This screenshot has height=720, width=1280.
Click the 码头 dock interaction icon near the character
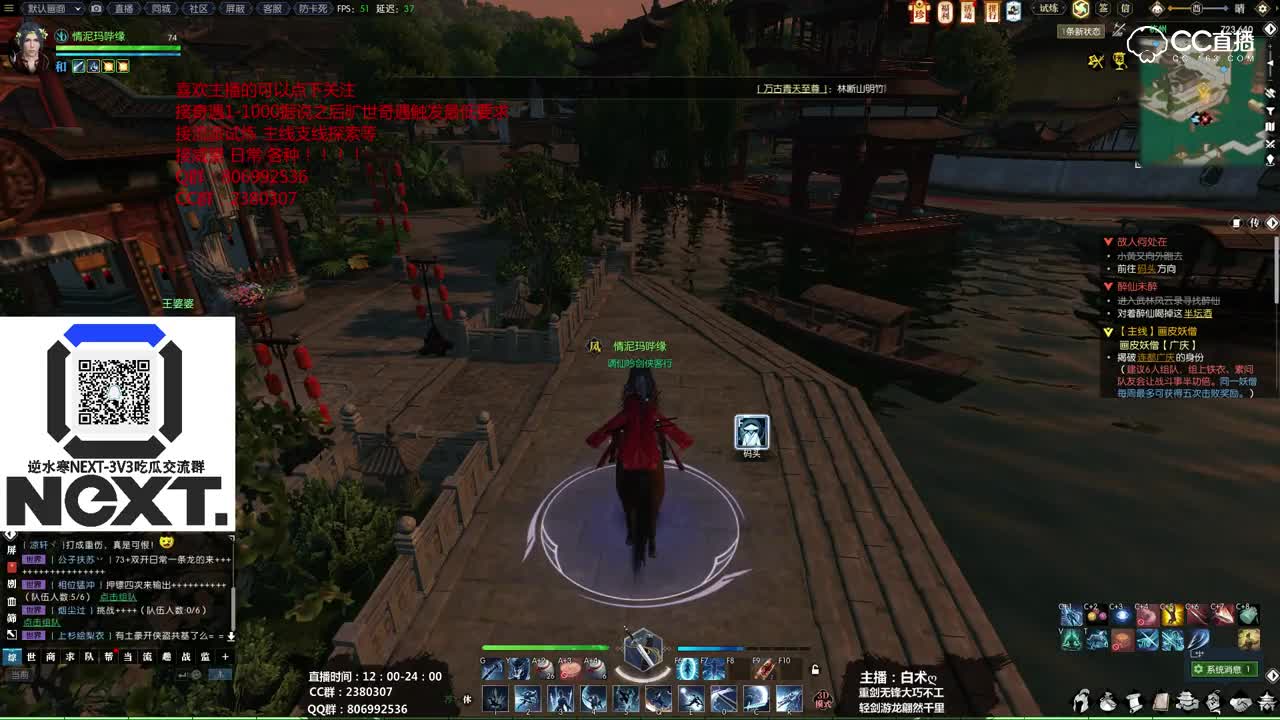coord(751,432)
